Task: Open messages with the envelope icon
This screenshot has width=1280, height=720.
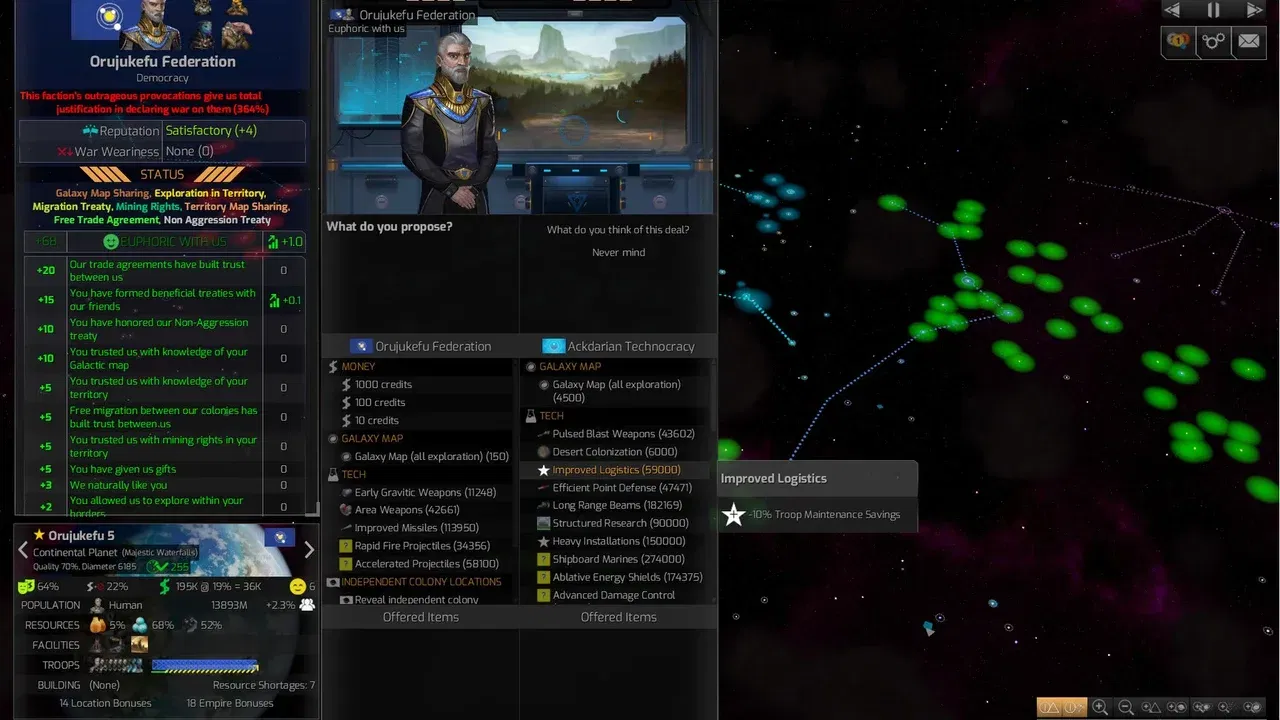Action: 1249,42
